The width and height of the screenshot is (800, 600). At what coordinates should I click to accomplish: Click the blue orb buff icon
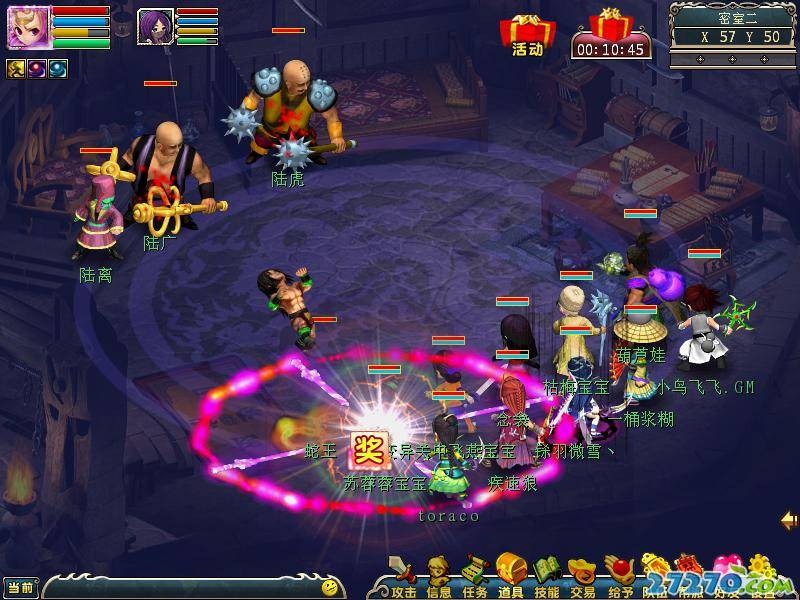click(58, 68)
